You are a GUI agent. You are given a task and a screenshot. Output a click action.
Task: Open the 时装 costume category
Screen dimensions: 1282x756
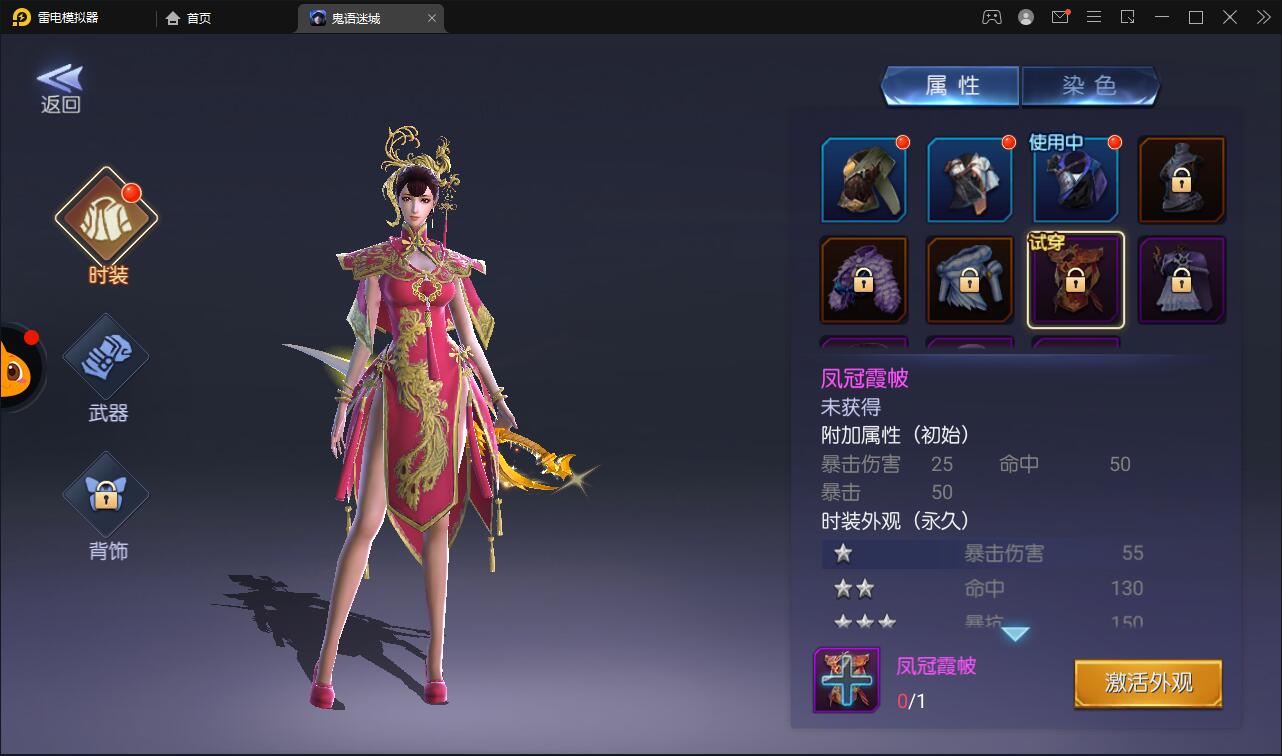pos(107,216)
